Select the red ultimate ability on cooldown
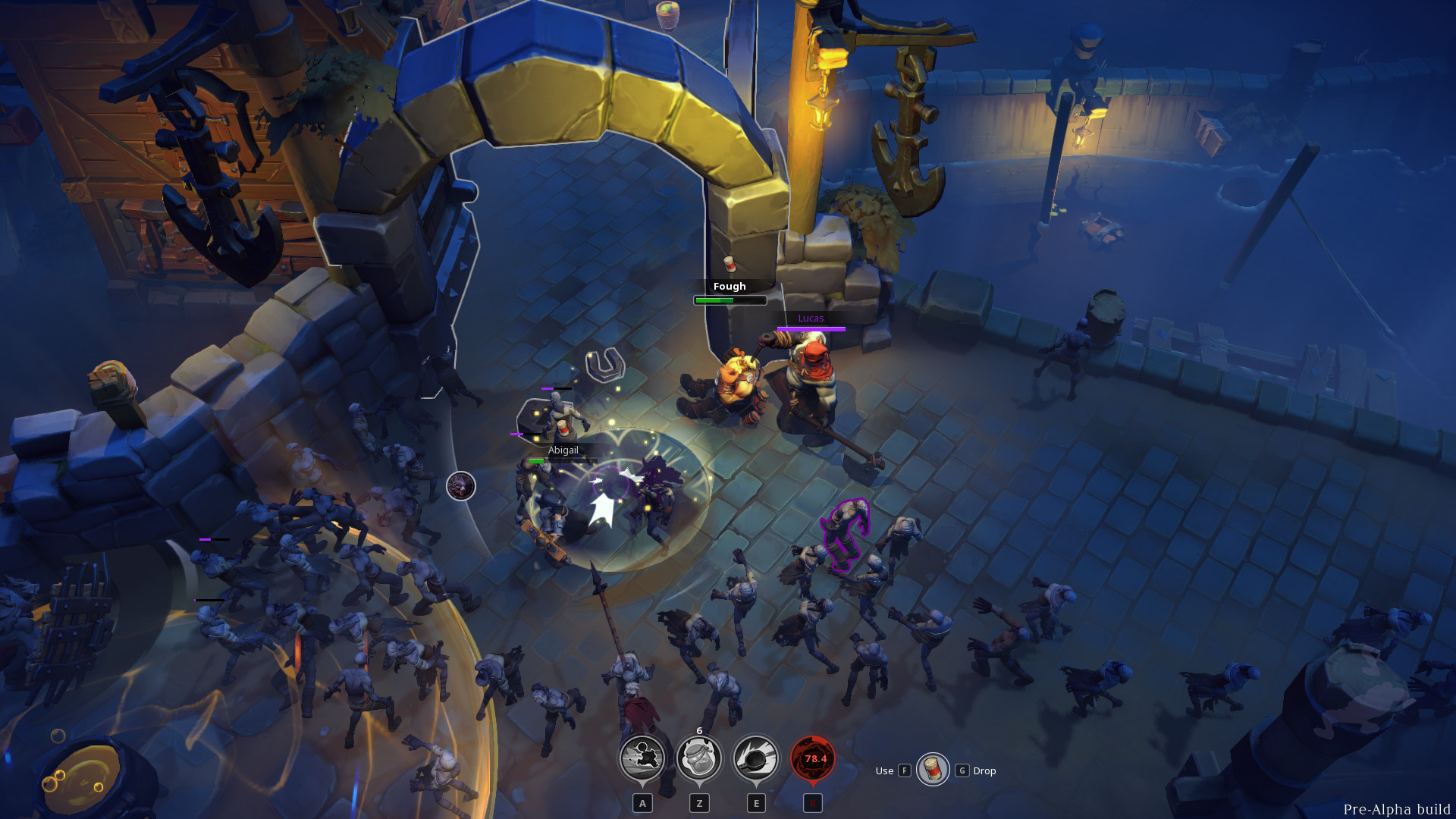The height and width of the screenshot is (819, 1456). click(813, 758)
